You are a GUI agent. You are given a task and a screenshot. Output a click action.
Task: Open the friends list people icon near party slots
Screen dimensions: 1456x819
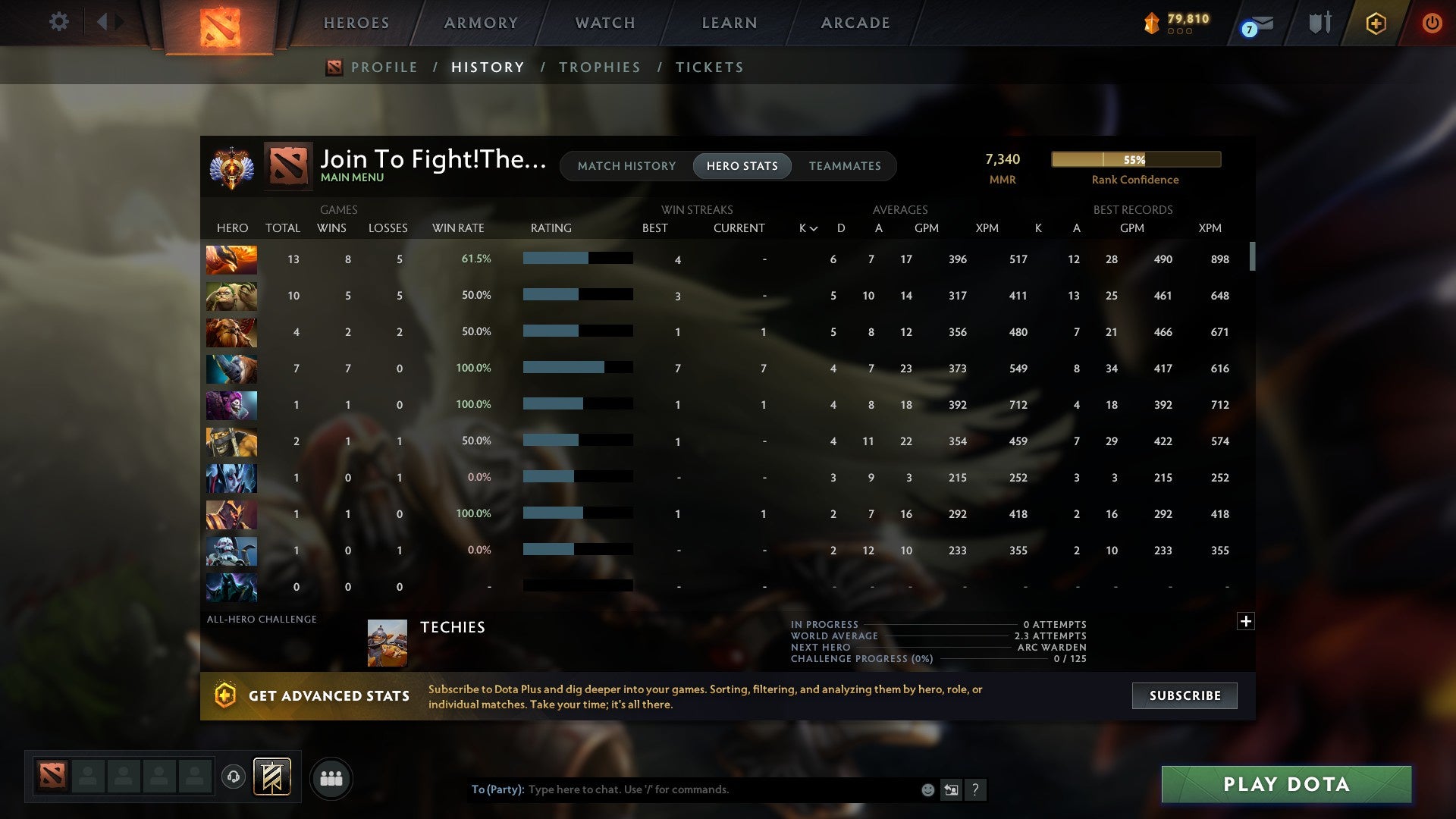(x=331, y=778)
